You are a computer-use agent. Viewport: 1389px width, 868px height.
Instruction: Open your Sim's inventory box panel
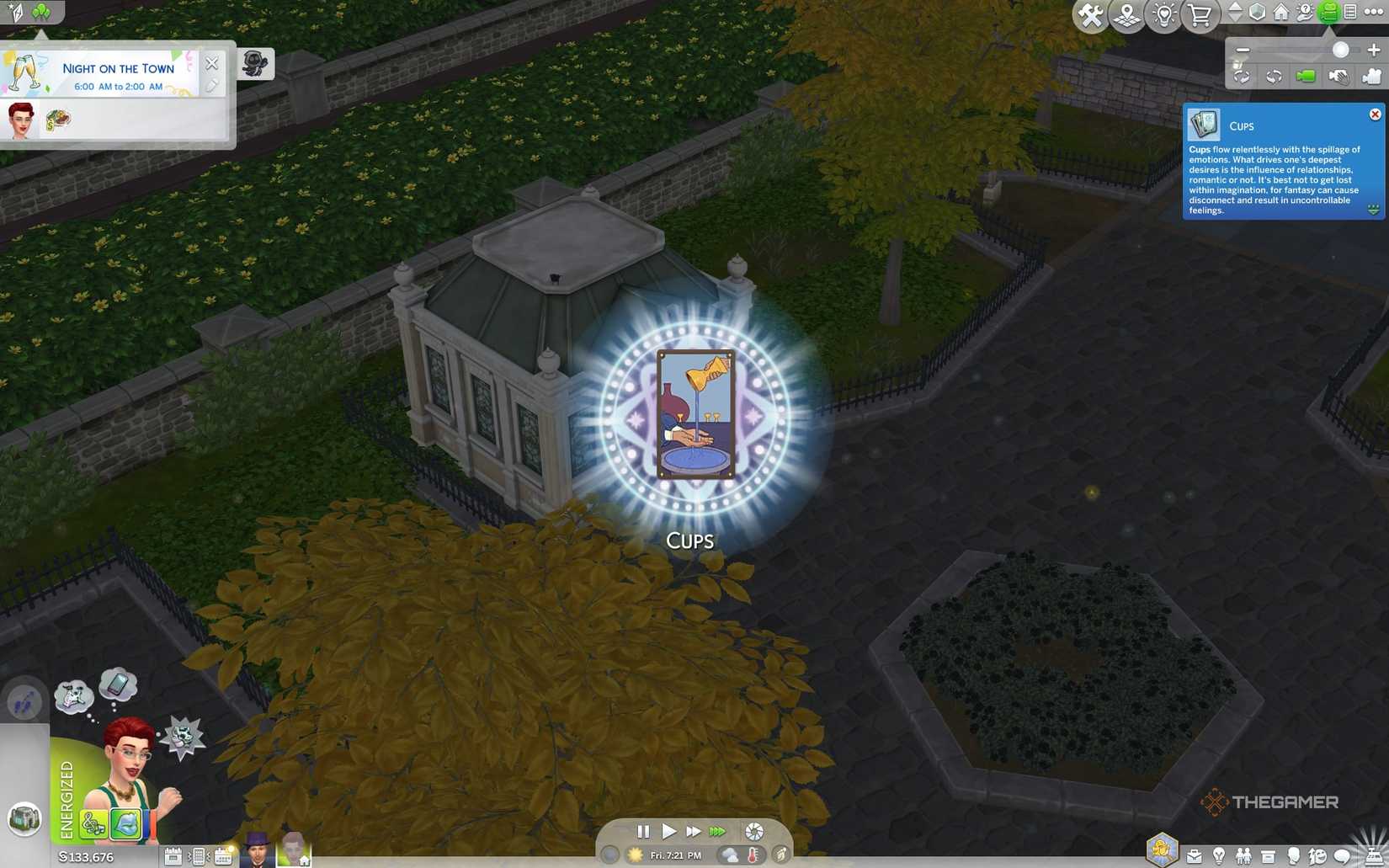point(1267,856)
